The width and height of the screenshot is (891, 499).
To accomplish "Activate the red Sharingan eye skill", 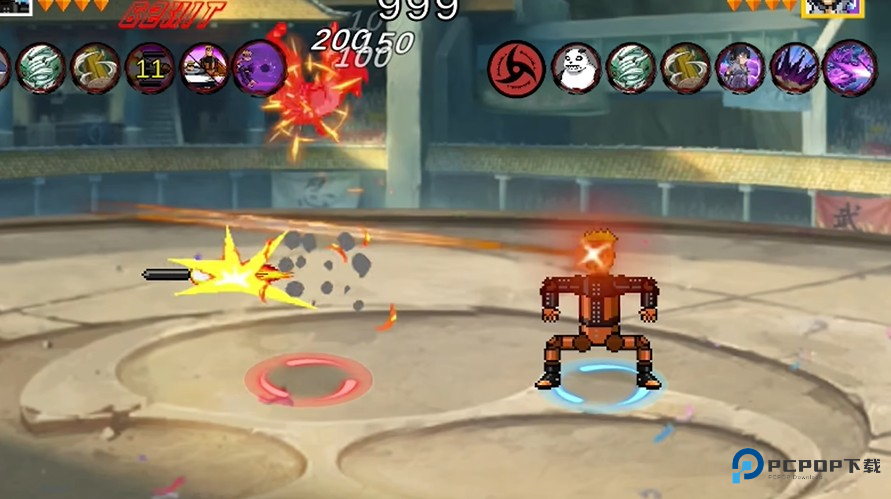I will pos(516,69).
